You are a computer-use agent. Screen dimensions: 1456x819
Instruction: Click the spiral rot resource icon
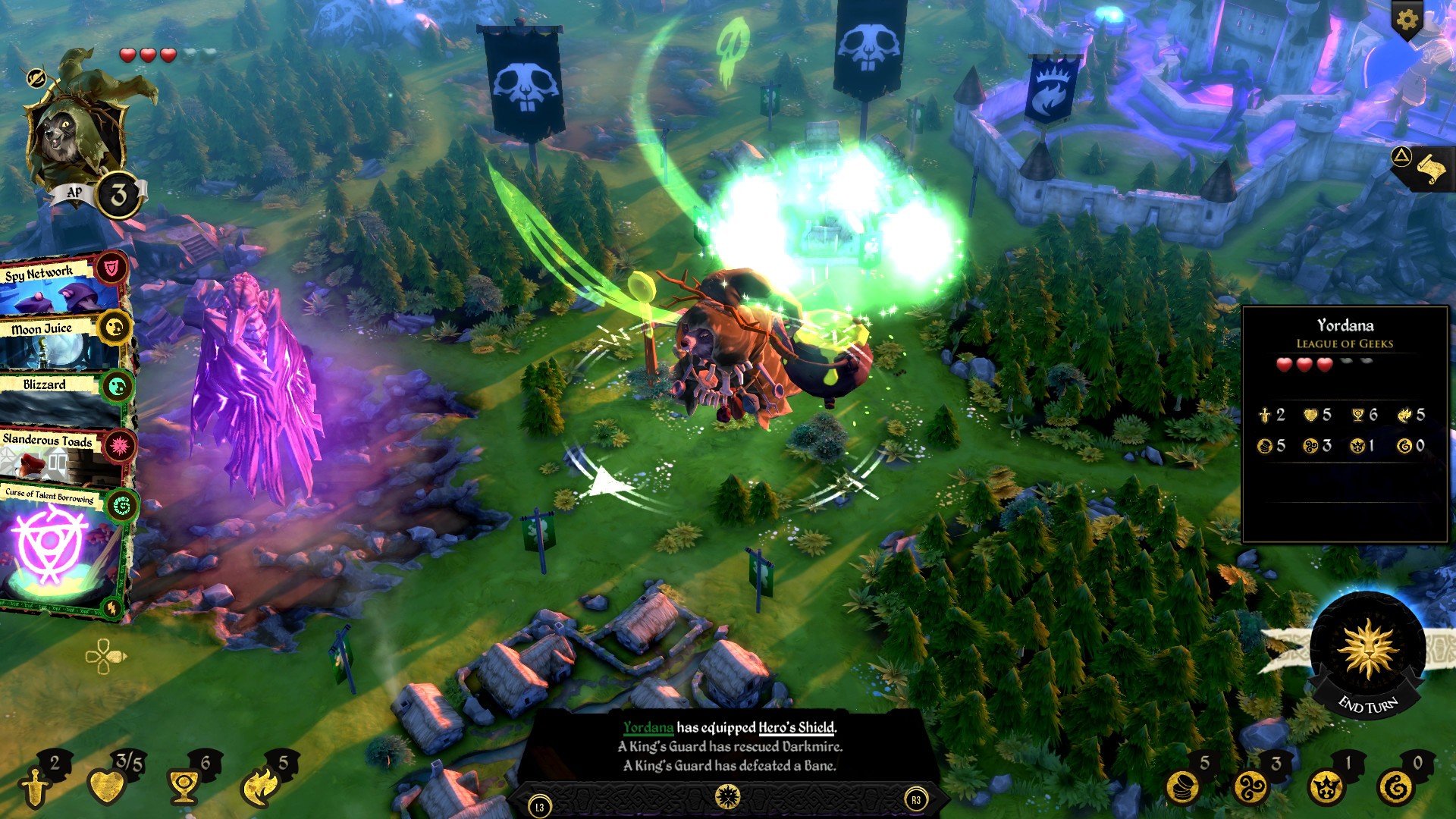(1396, 788)
